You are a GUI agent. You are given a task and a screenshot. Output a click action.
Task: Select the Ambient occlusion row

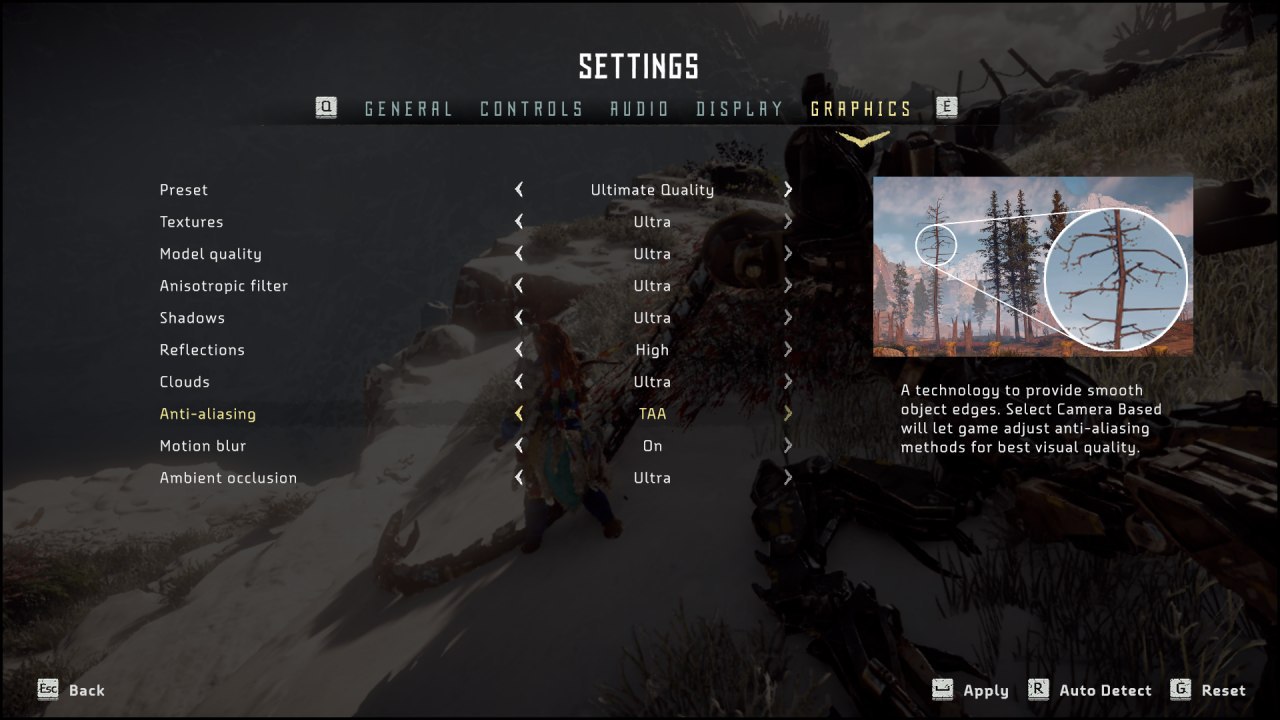click(228, 478)
